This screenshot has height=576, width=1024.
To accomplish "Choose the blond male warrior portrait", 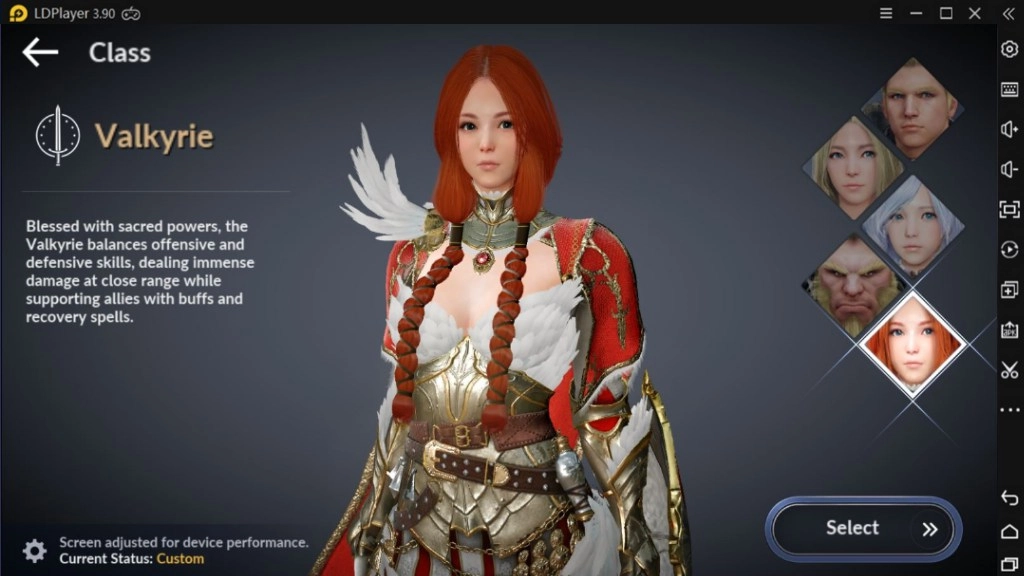I will pyautogui.click(x=912, y=105).
